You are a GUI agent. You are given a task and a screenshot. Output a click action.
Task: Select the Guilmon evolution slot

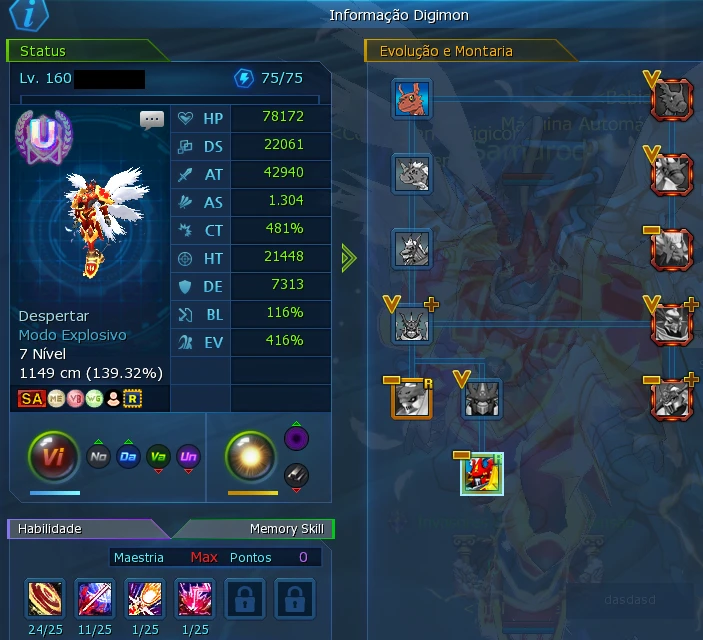[x=411, y=100]
